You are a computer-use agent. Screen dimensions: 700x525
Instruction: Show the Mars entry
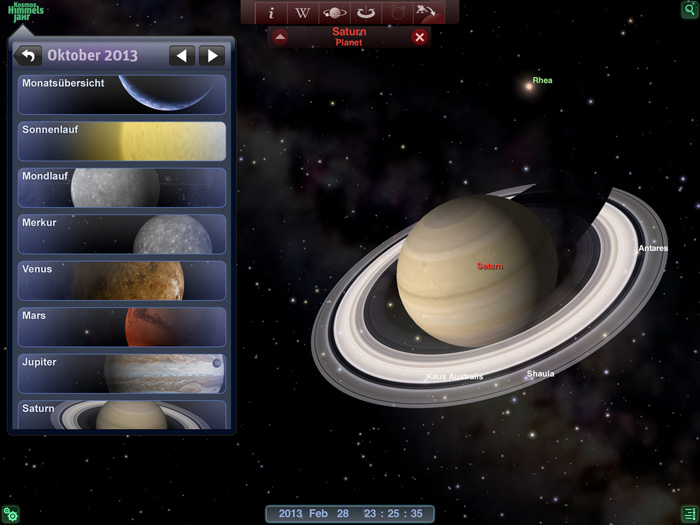coord(122,327)
